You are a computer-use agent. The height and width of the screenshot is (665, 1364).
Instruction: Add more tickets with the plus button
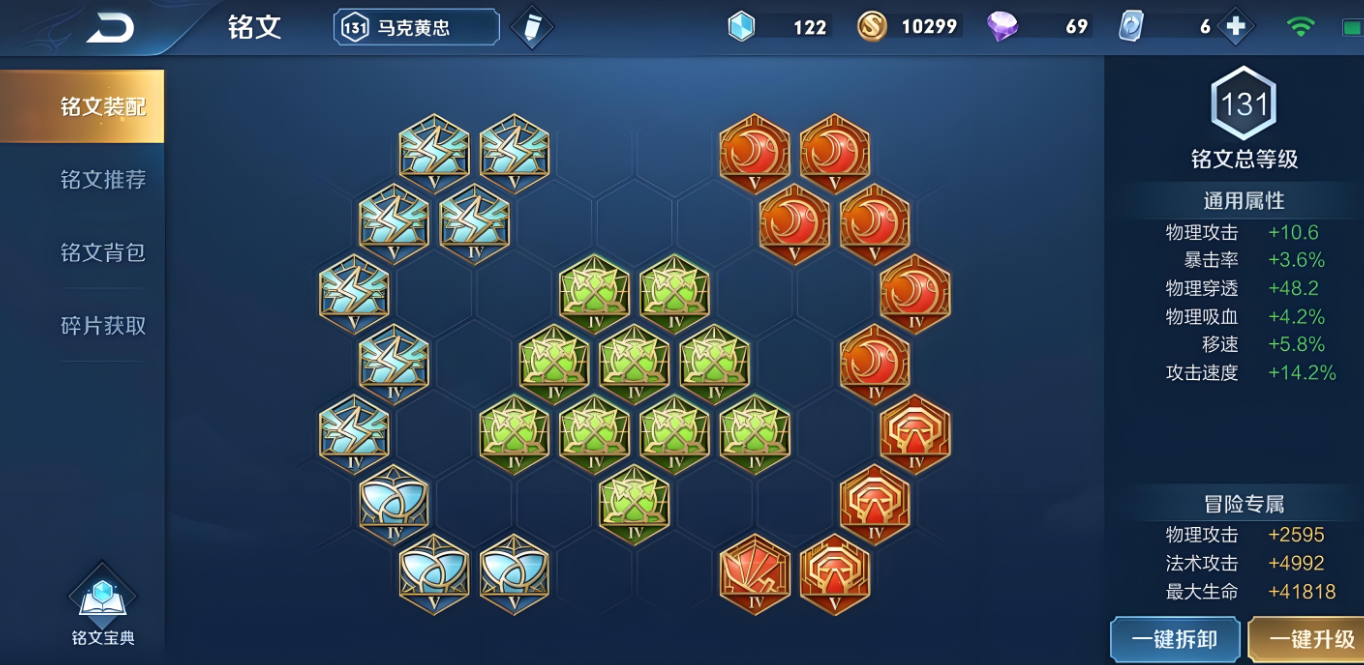pos(1236,27)
